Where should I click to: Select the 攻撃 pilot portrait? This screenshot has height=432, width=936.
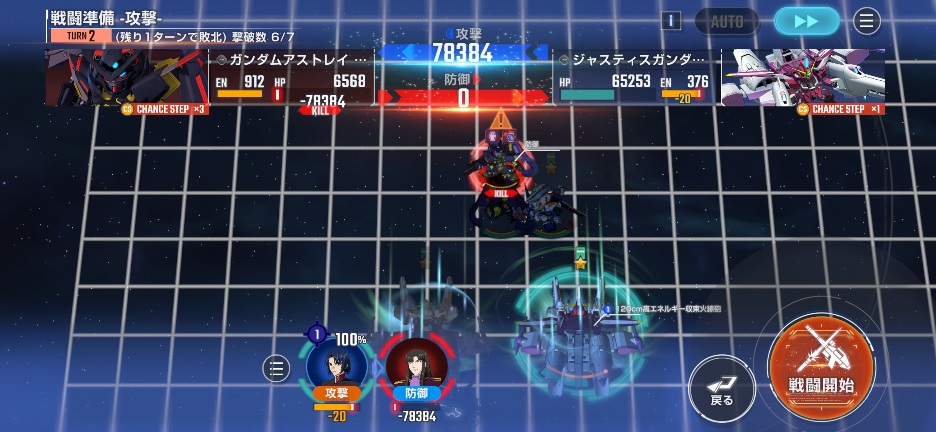[x=336, y=366]
